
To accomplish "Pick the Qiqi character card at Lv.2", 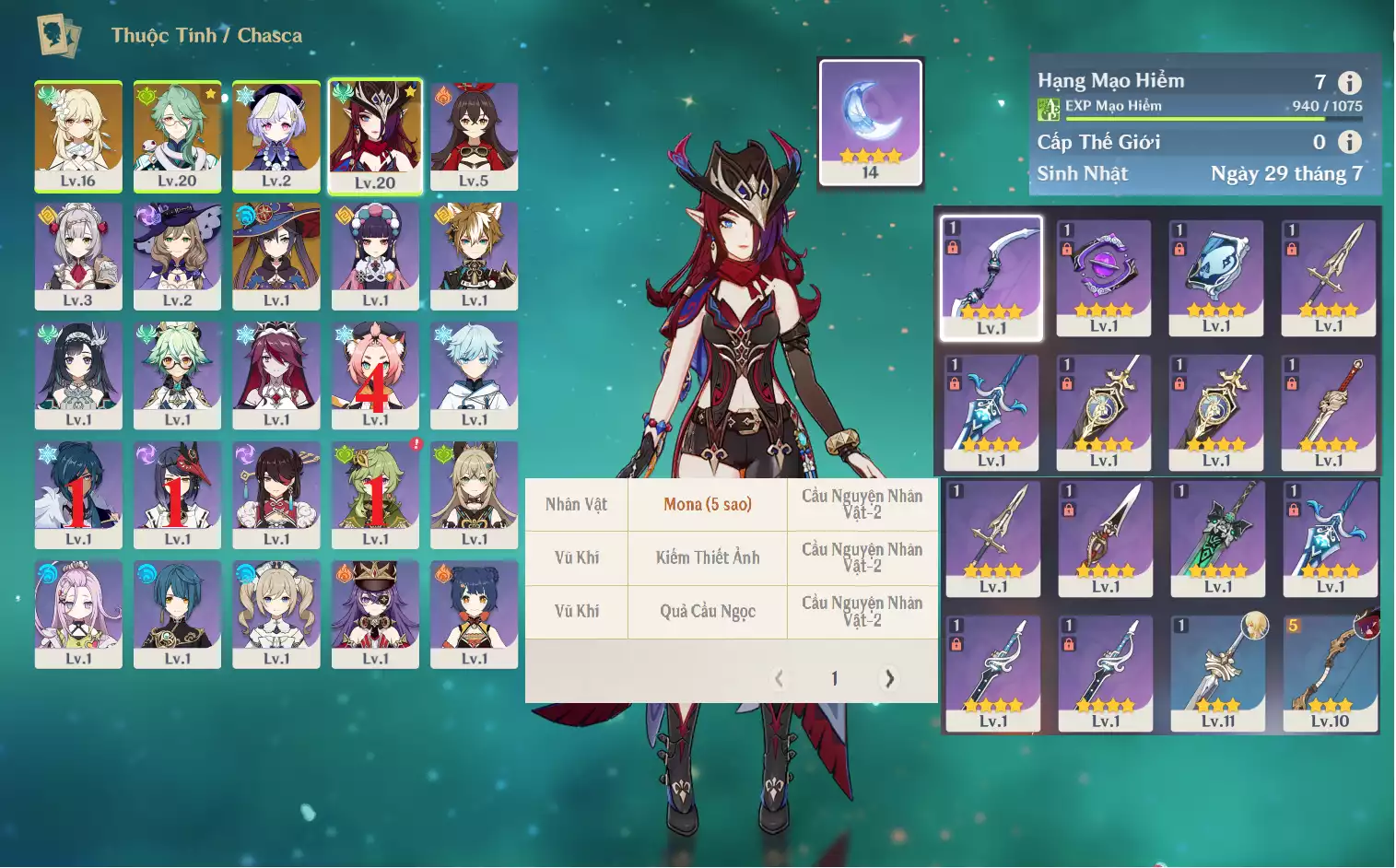I will (276, 135).
